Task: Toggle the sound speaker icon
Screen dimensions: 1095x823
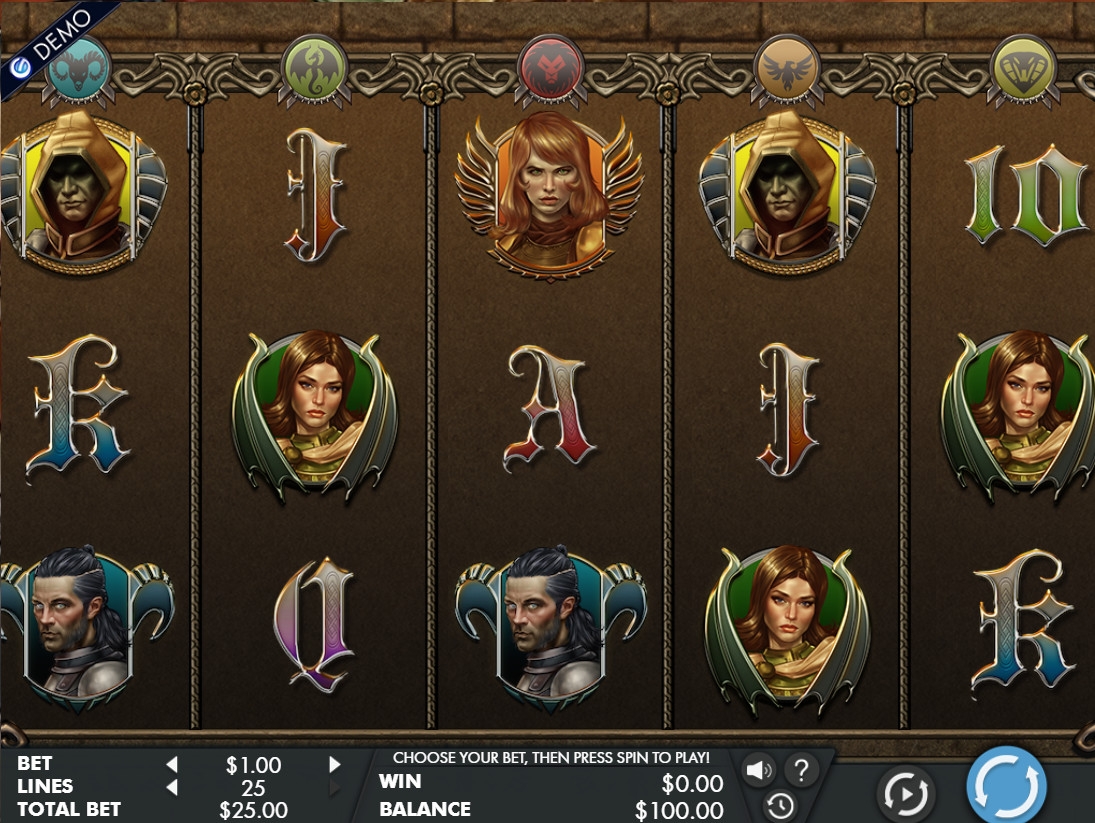Action: pyautogui.click(x=759, y=770)
